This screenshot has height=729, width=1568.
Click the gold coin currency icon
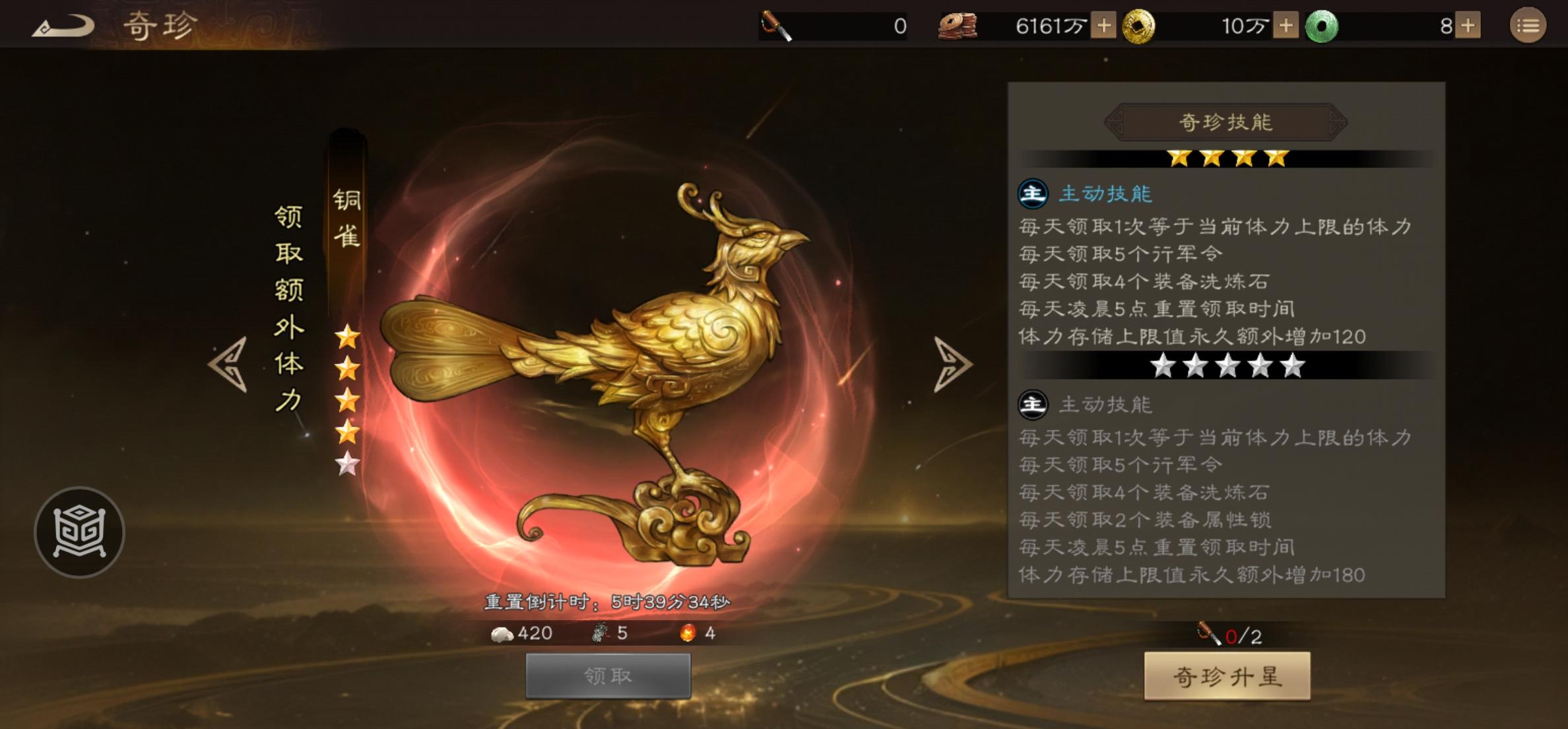point(1140,26)
